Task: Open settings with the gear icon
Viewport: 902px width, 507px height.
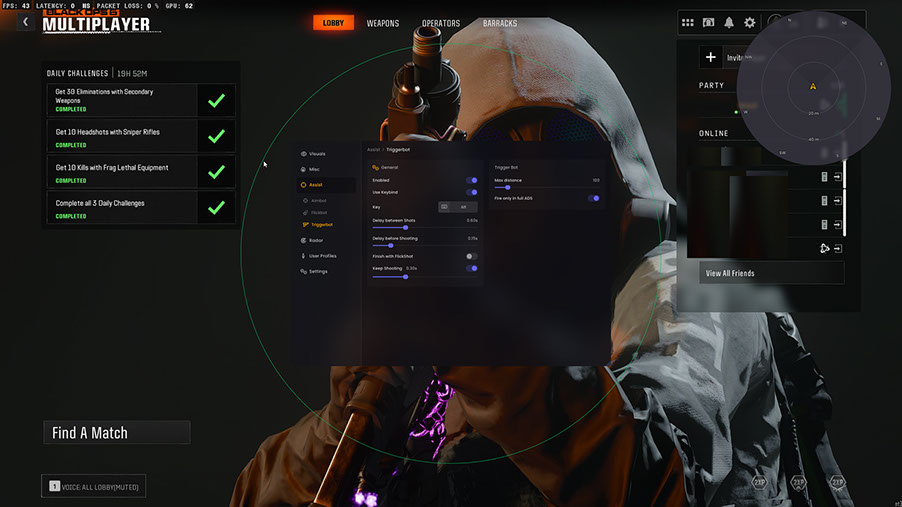Action: coord(749,22)
